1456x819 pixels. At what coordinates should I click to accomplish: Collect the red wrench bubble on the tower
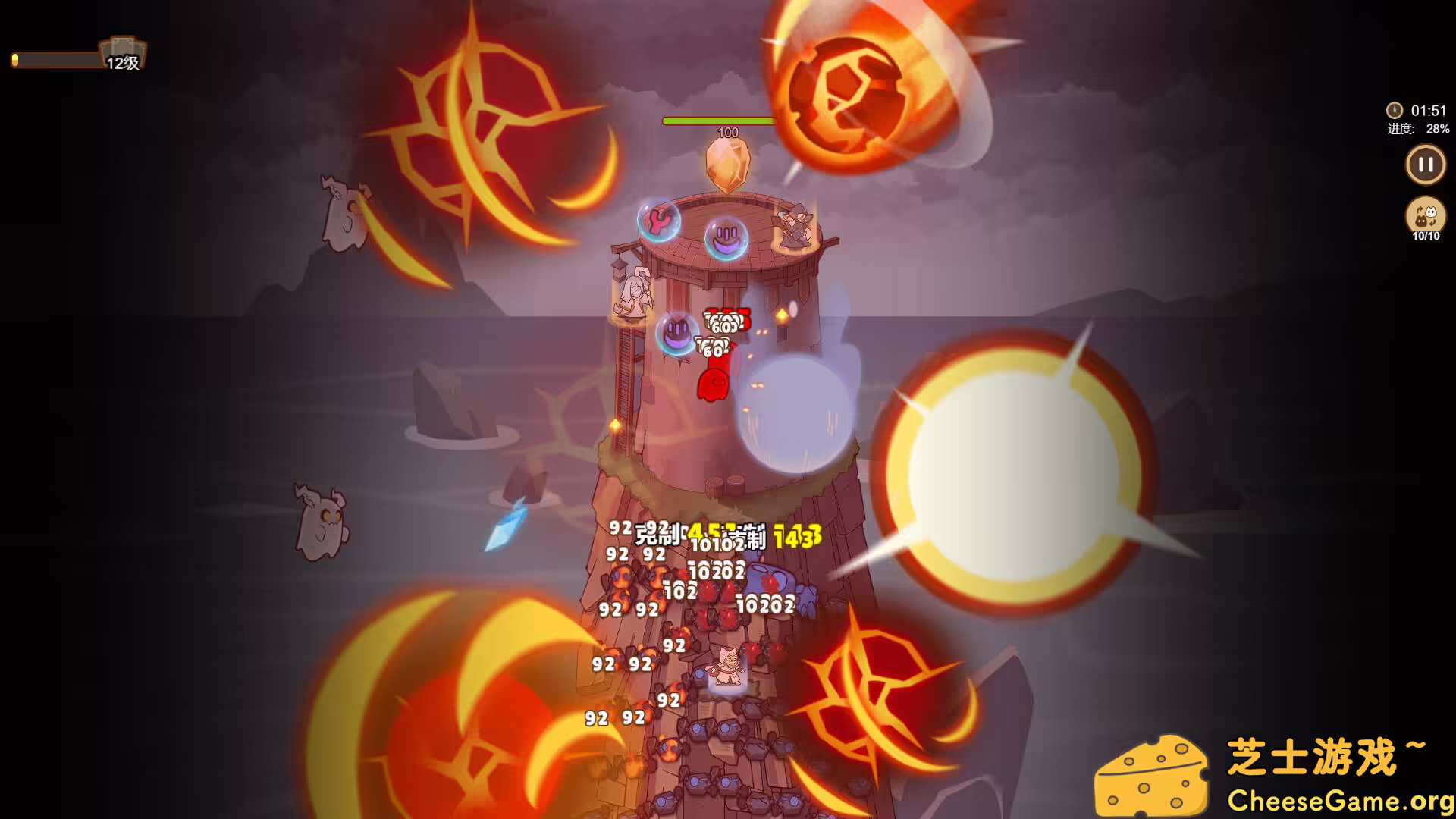(x=659, y=221)
